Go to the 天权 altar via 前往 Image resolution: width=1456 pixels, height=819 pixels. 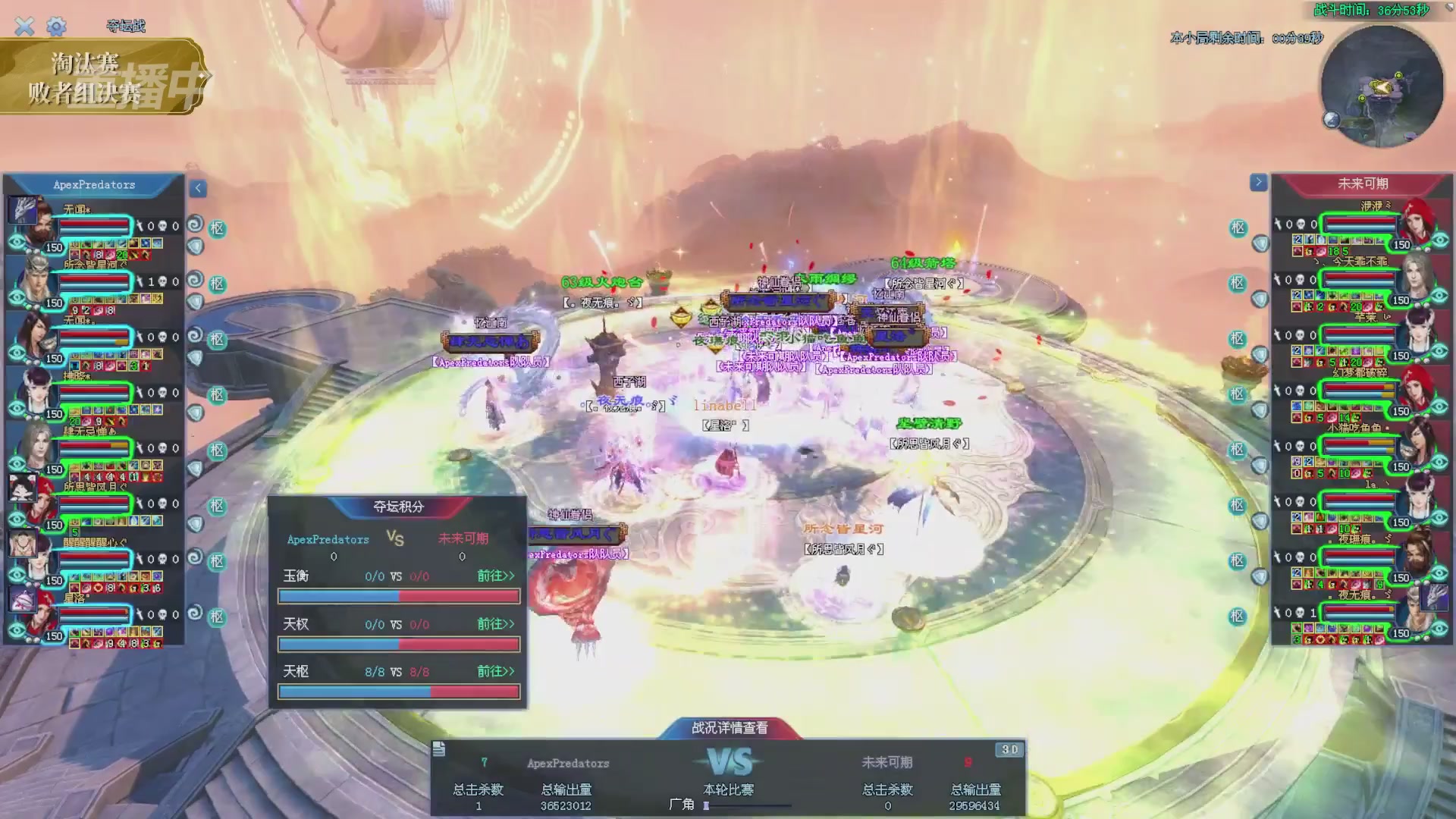[495, 624]
